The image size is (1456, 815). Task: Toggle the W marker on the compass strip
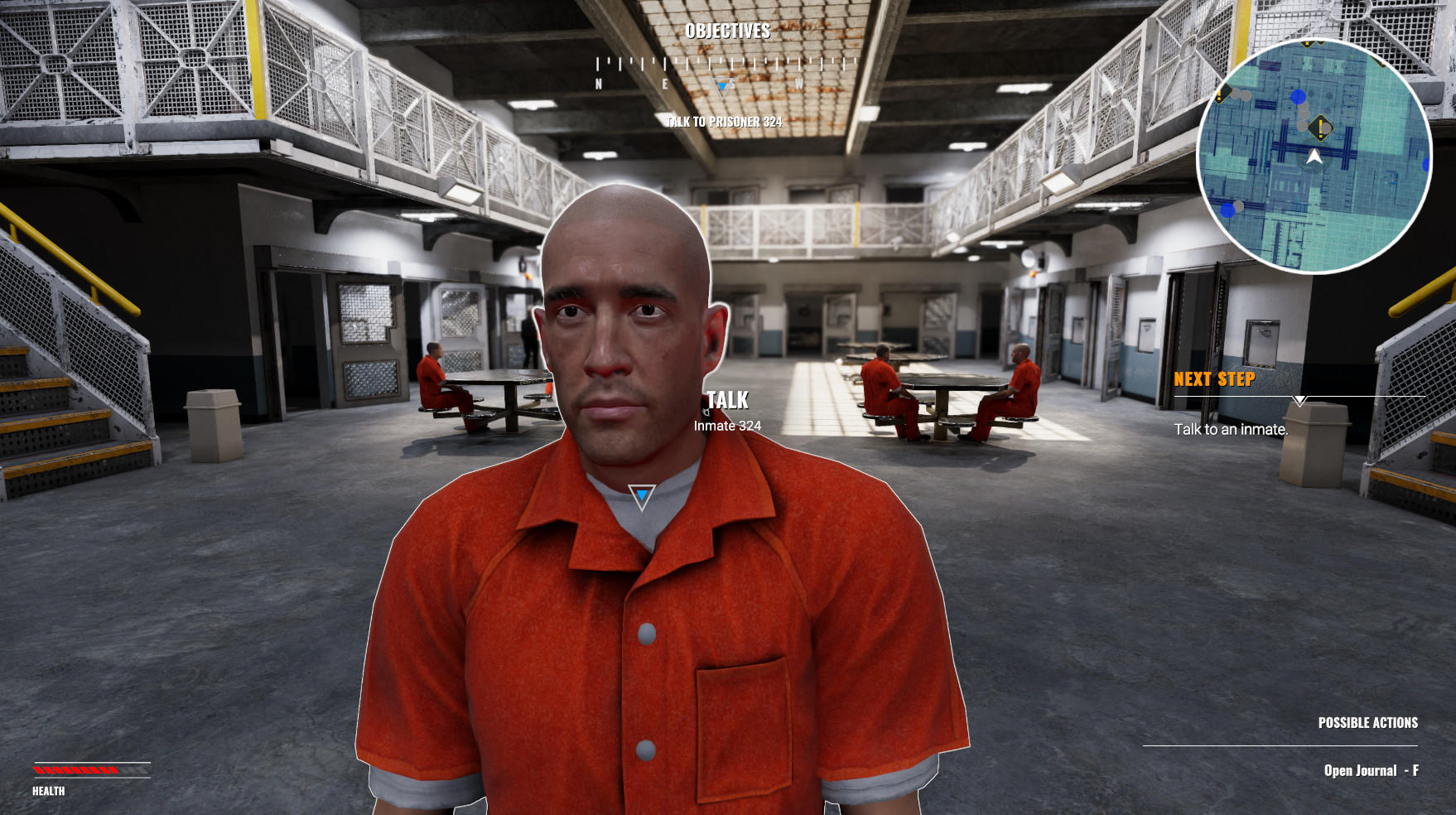pos(798,82)
